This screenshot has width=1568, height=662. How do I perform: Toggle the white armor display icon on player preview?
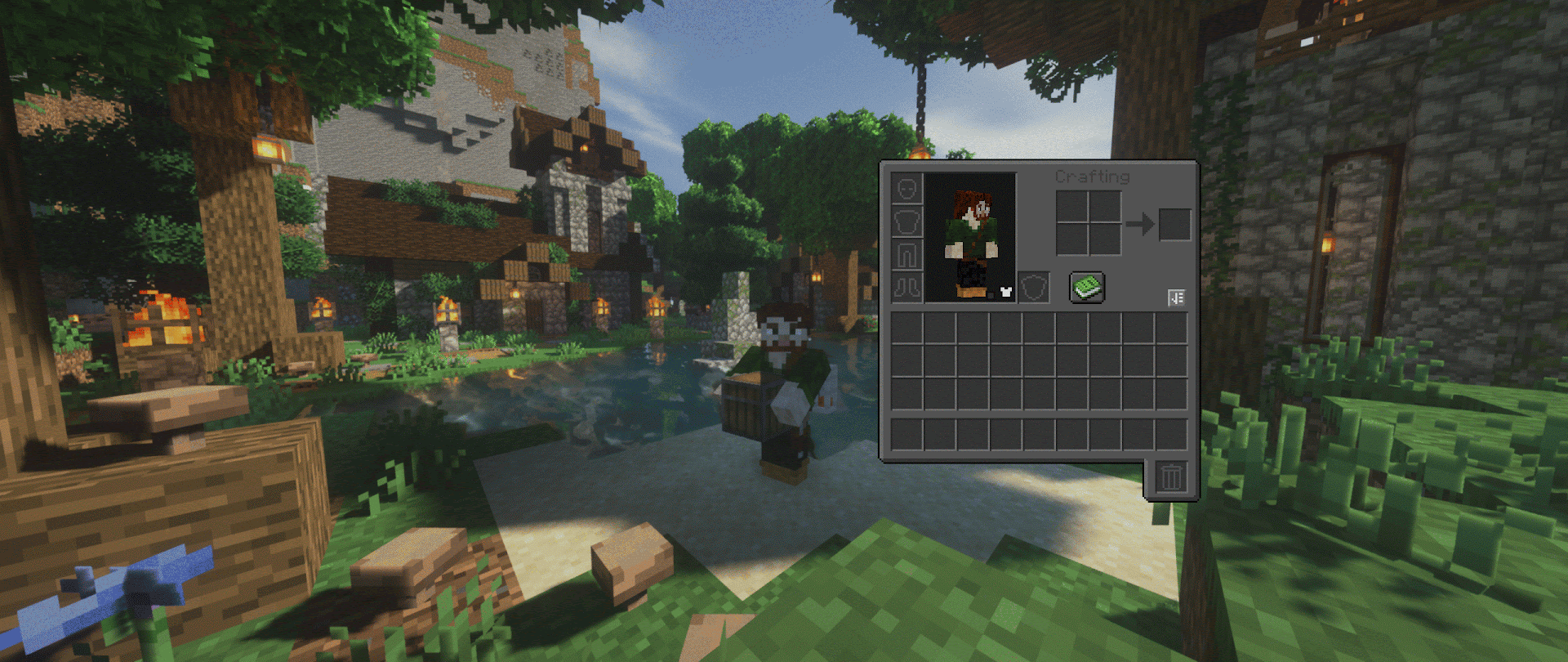[x=1006, y=293]
